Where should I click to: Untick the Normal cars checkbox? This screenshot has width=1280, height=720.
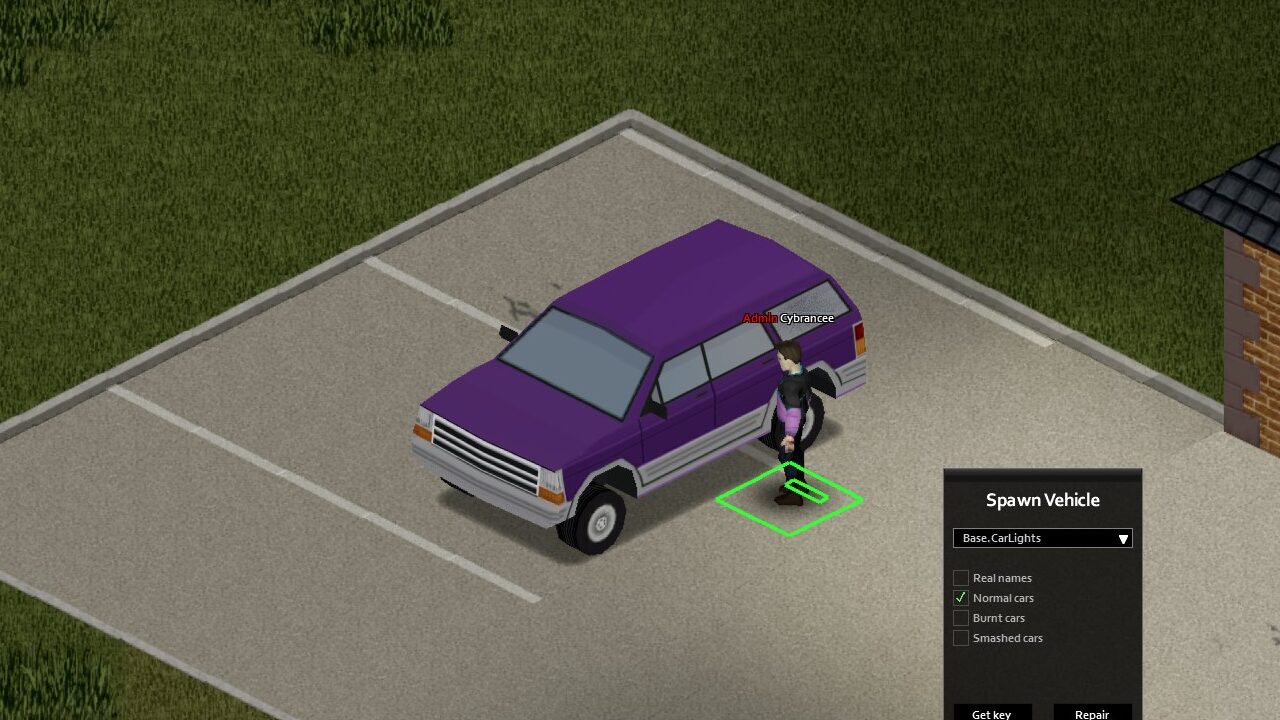(961, 598)
